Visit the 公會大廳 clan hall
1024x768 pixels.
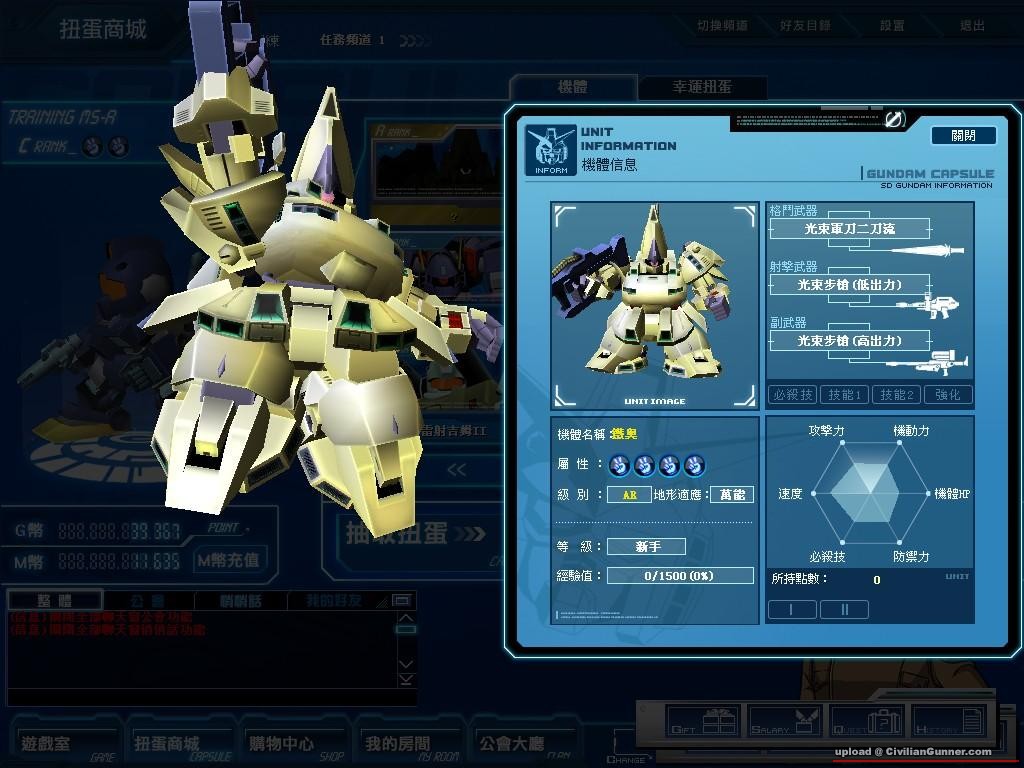click(x=511, y=743)
